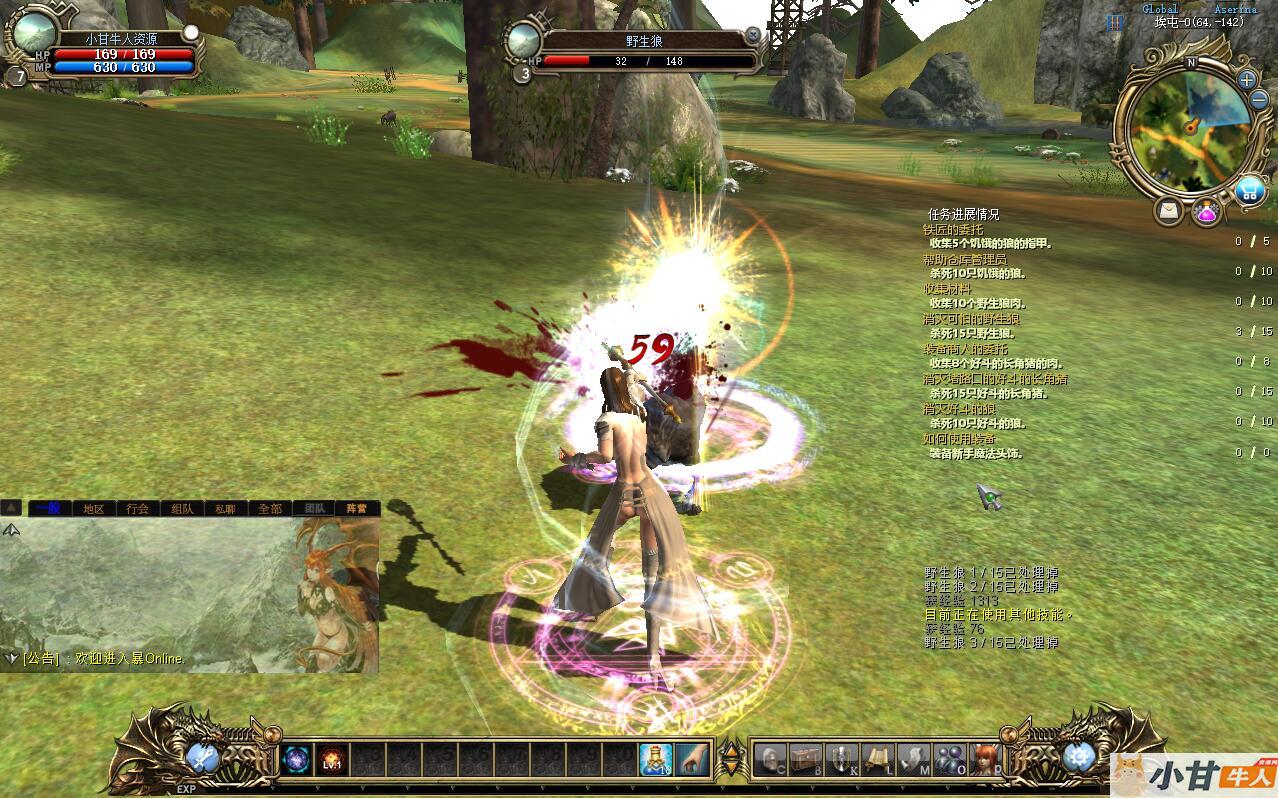Open the treasure chest inventory button
Image resolution: width=1278 pixels, height=798 pixels.
(x=806, y=760)
